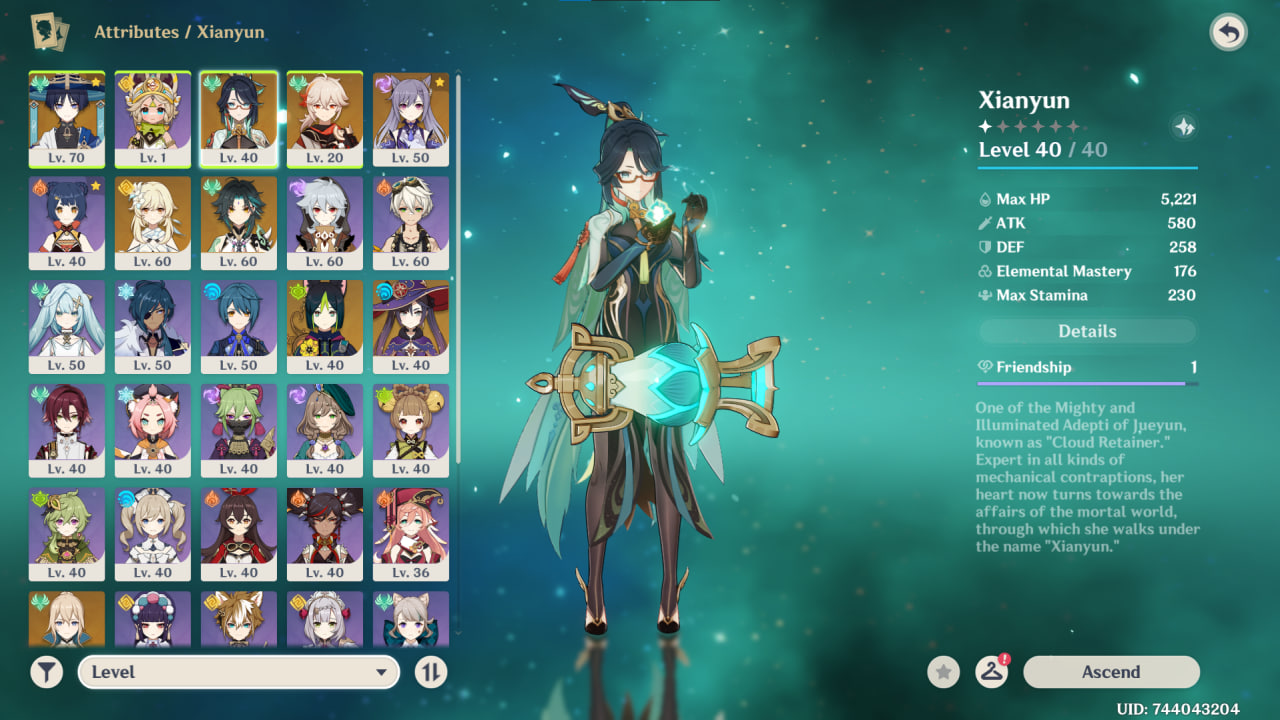Choose the Lv. 1 character portrait
This screenshot has height=720, width=1280.
[153, 119]
